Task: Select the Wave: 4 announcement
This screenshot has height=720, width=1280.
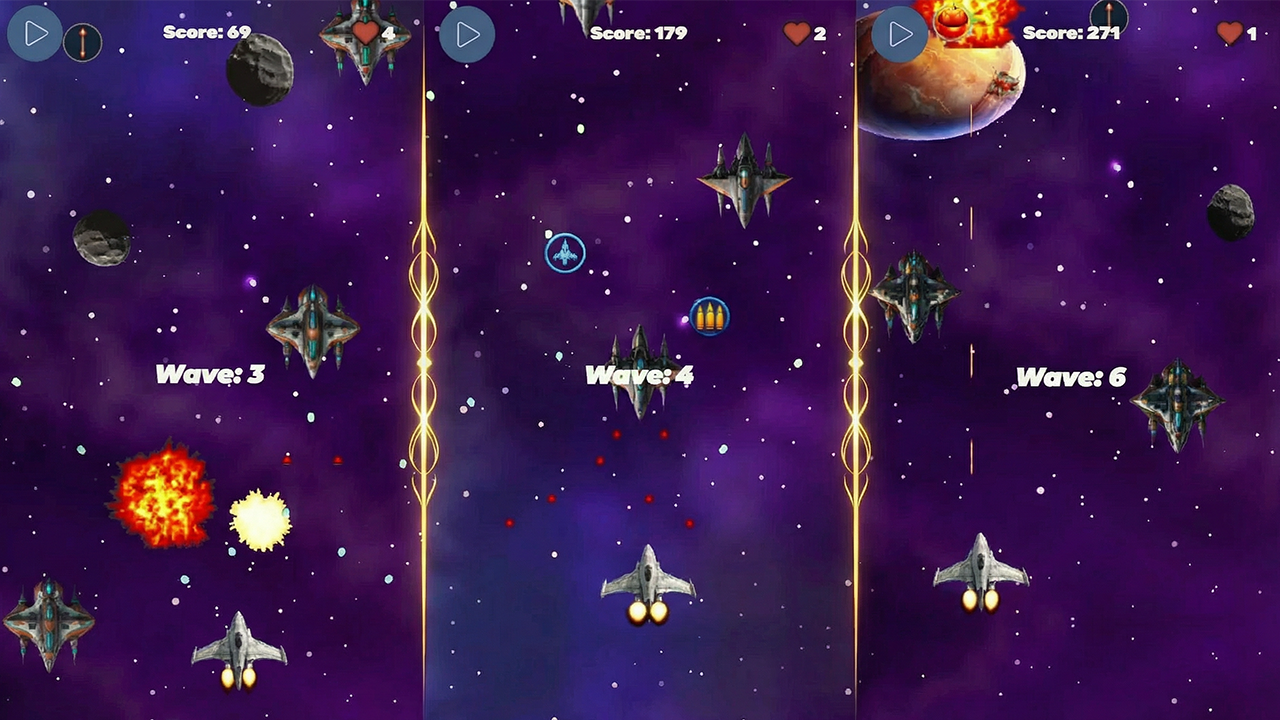Action: (x=641, y=376)
